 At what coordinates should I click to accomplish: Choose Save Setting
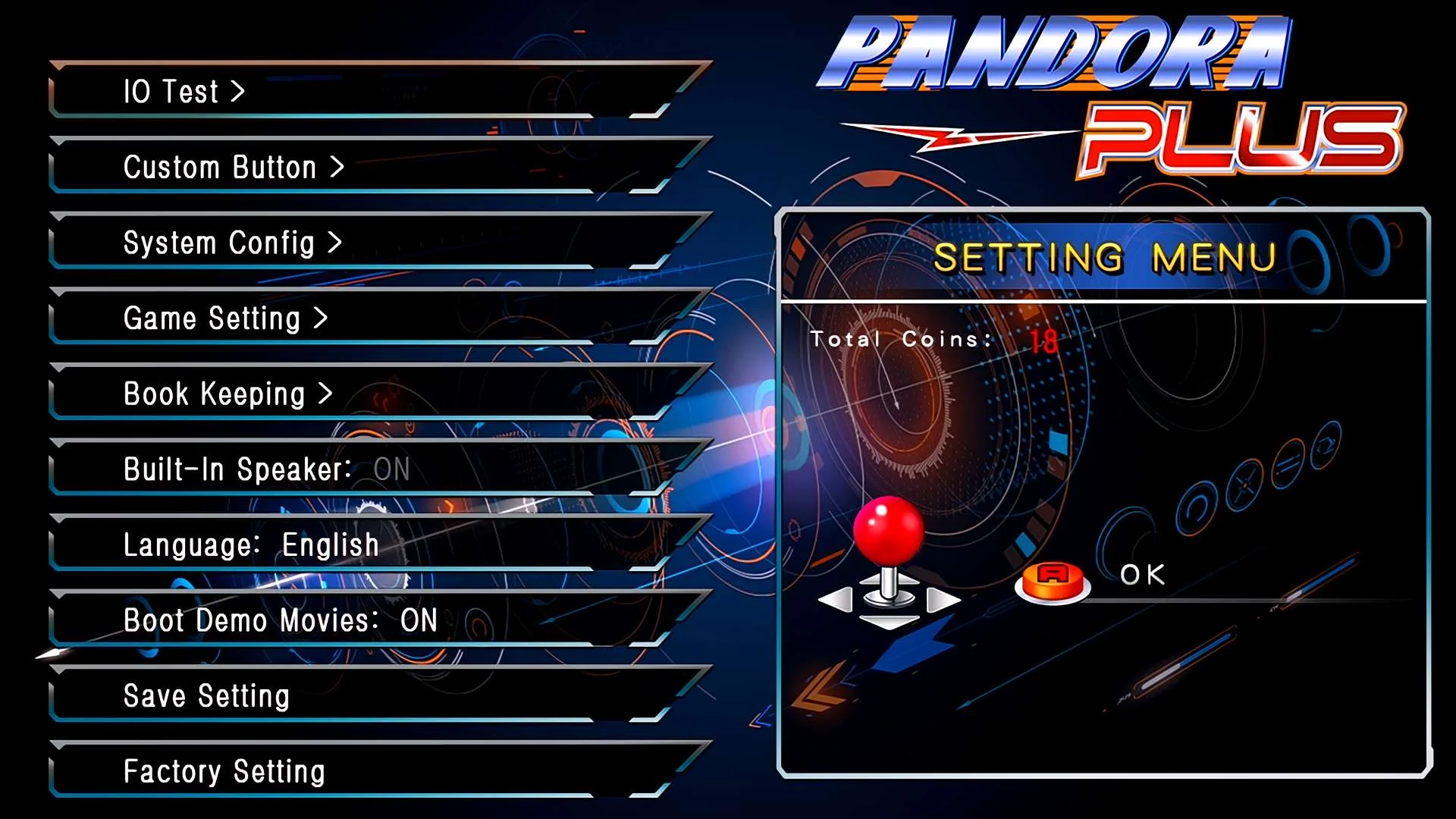206,696
